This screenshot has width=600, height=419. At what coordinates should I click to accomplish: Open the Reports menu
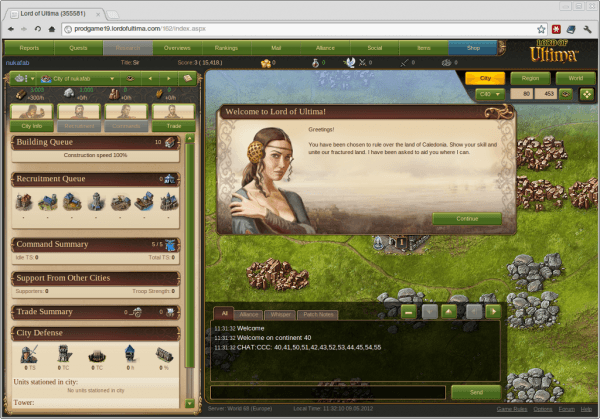pos(29,47)
